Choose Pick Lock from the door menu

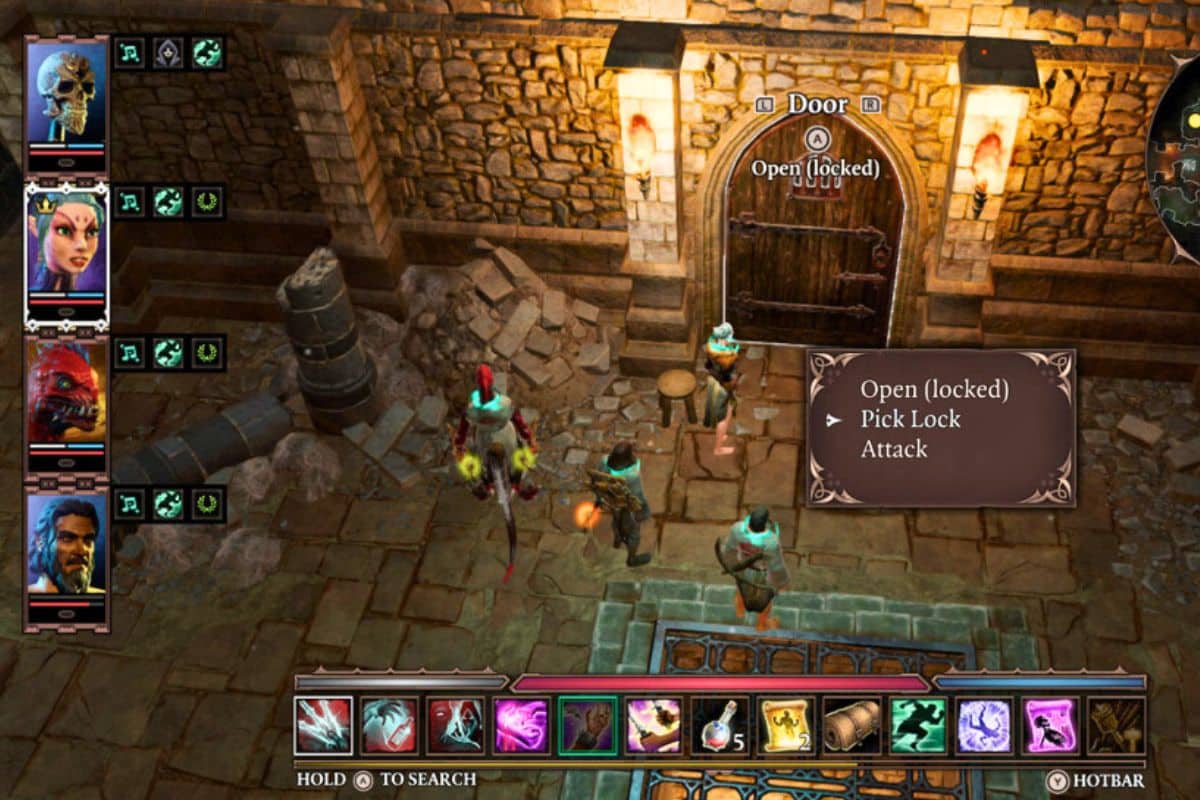[x=910, y=420]
